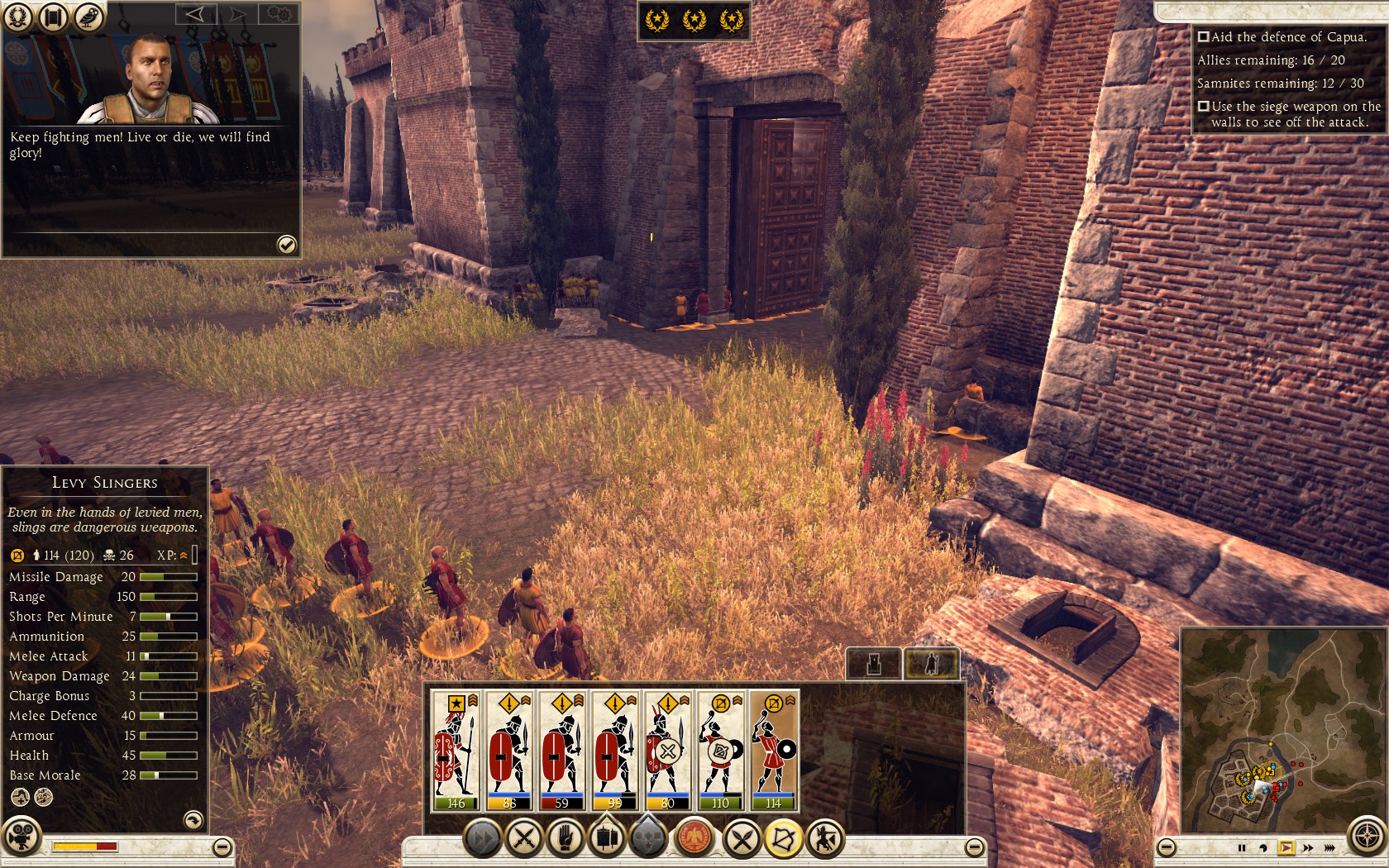1389x868 pixels.
Task: Open the owl advisor button
Action: pyautogui.click(x=88, y=17)
